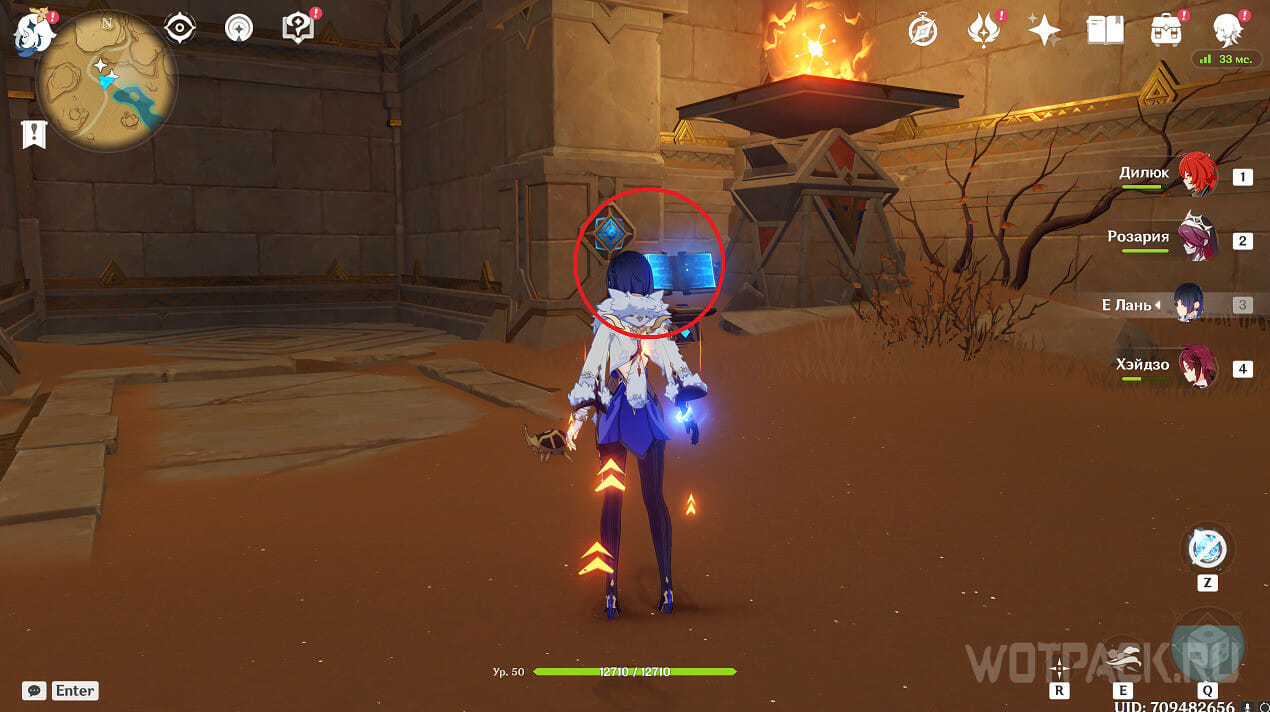Use the gadget icon above Z
The width and height of the screenshot is (1270, 712).
(1207, 548)
